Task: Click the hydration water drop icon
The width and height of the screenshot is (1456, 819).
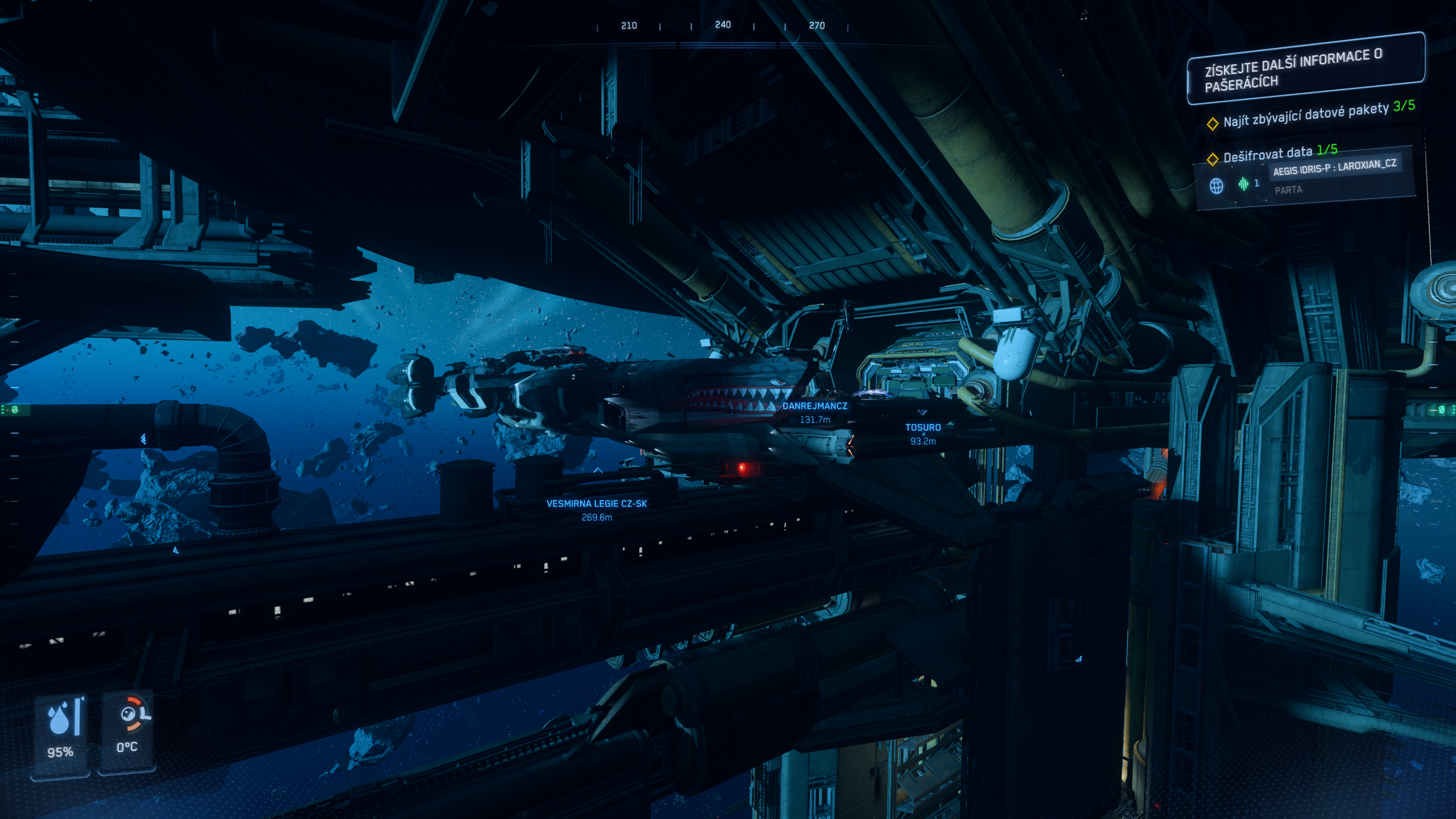Action: pyautogui.click(x=60, y=718)
